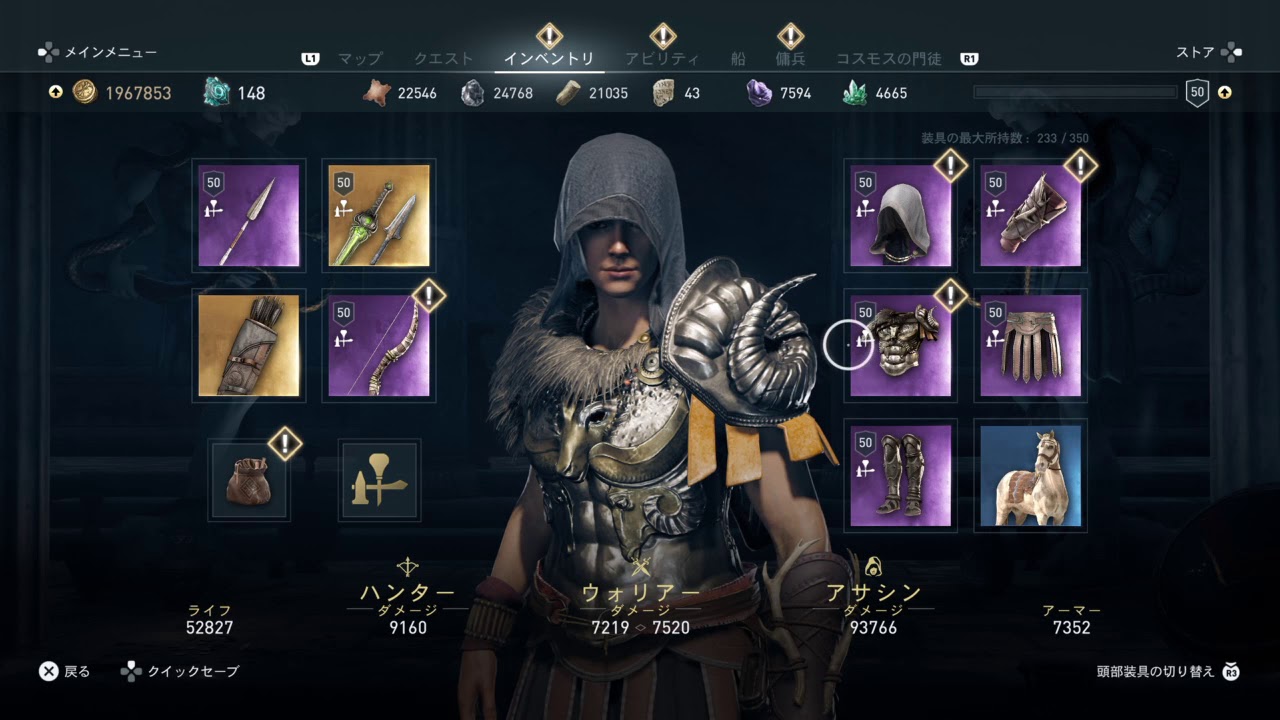
Task: Select the green dagger and spearhead slot
Action: (x=379, y=216)
